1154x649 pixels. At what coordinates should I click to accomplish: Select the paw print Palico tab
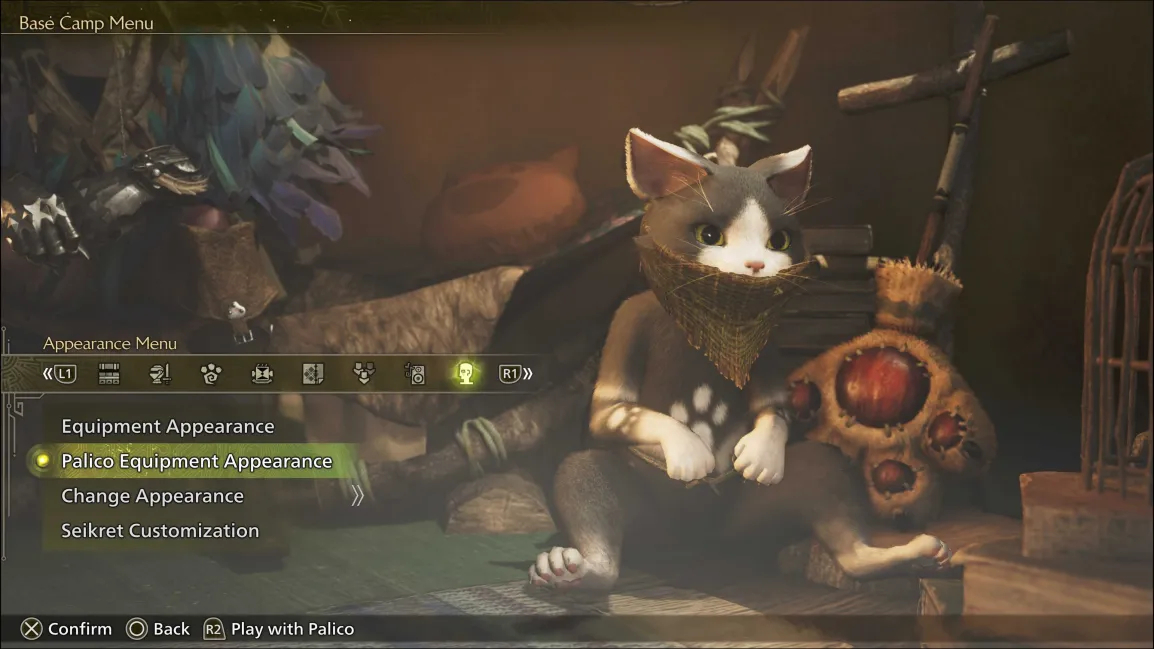point(211,374)
